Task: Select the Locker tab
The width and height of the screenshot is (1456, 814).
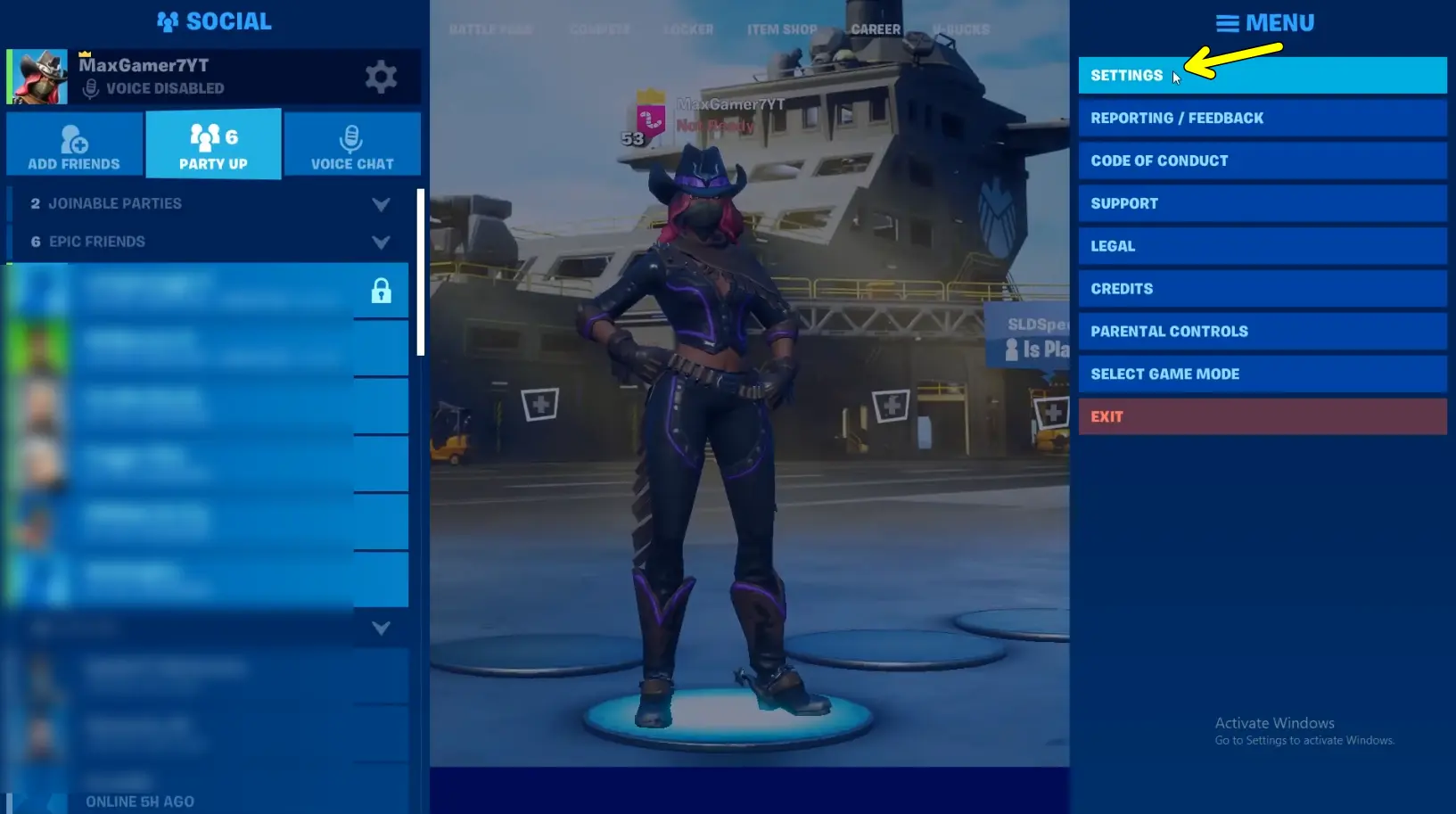Action: pyautogui.click(x=687, y=29)
